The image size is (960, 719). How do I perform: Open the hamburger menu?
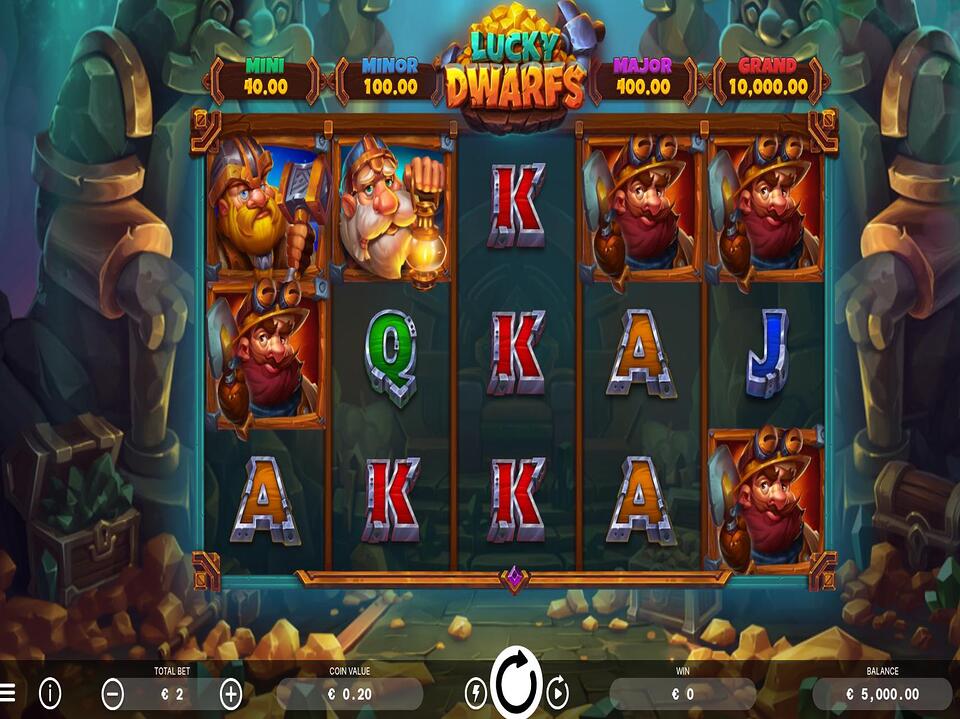pos(8,692)
